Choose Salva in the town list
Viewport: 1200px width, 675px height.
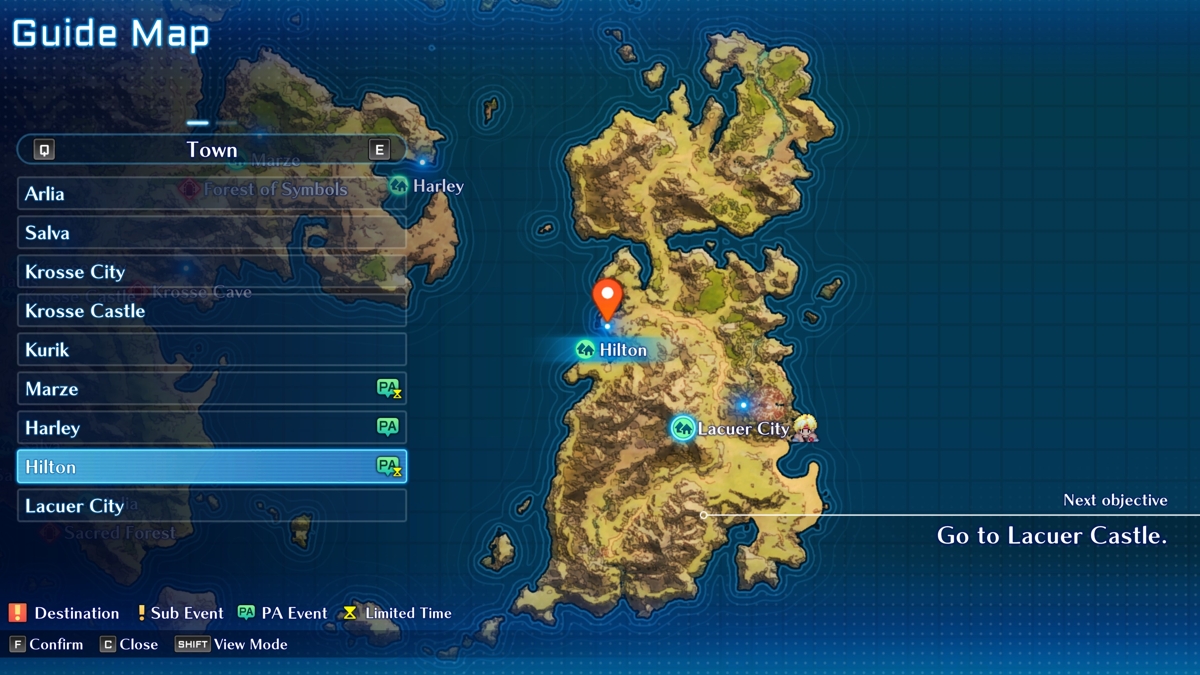pos(212,233)
